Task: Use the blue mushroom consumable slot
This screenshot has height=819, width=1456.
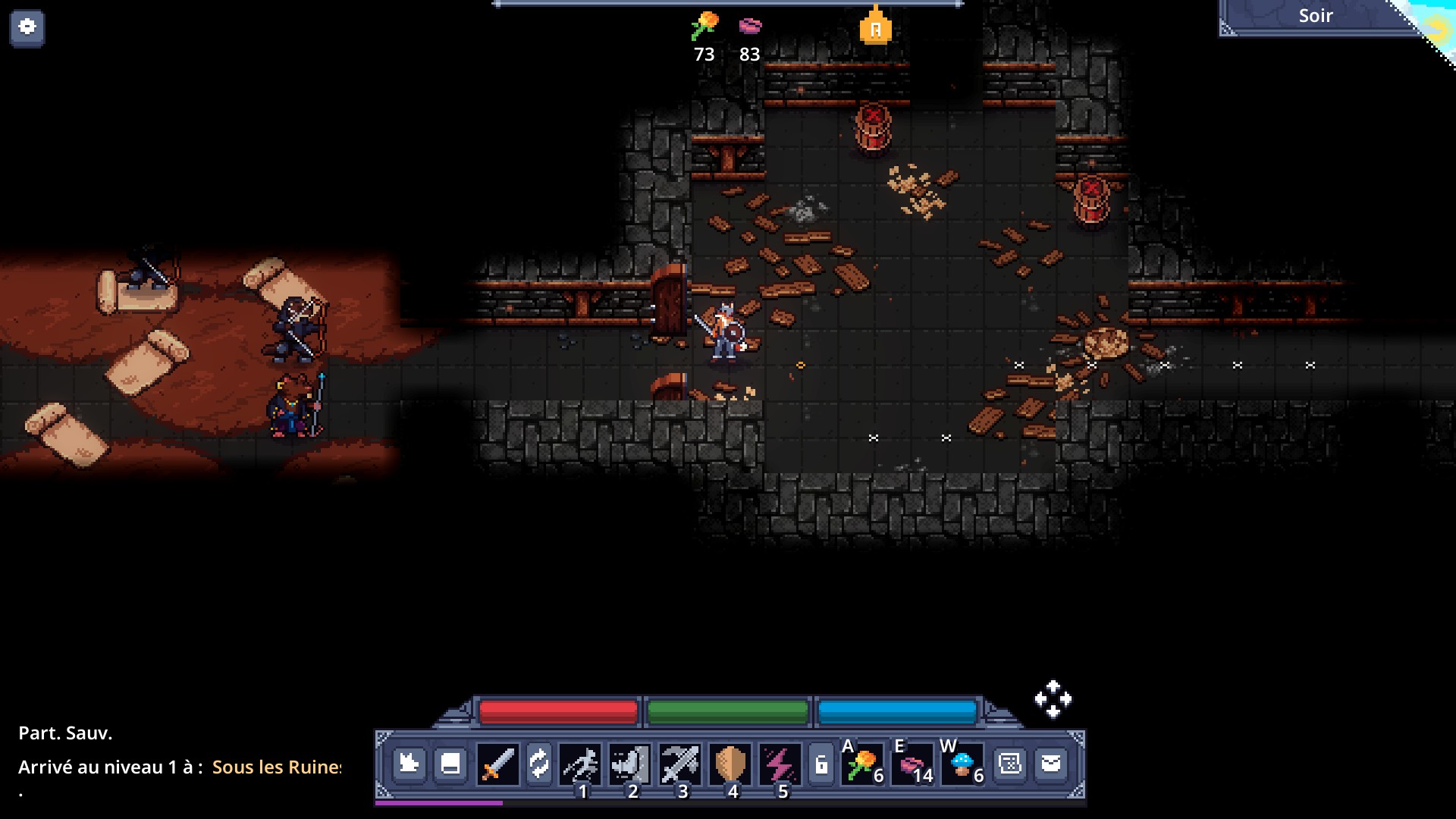Action: point(963,764)
